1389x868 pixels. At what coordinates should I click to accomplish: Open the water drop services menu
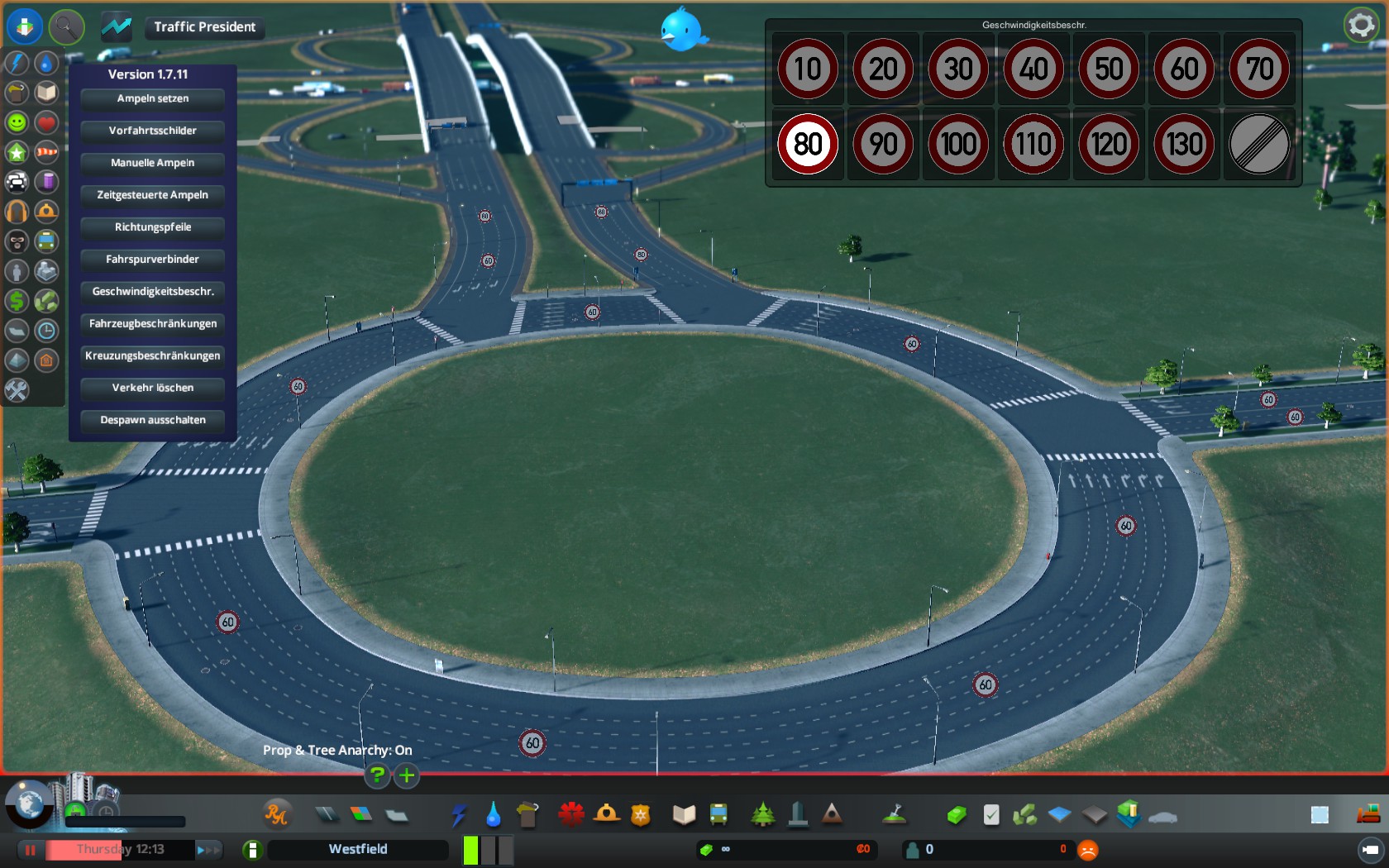494,815
